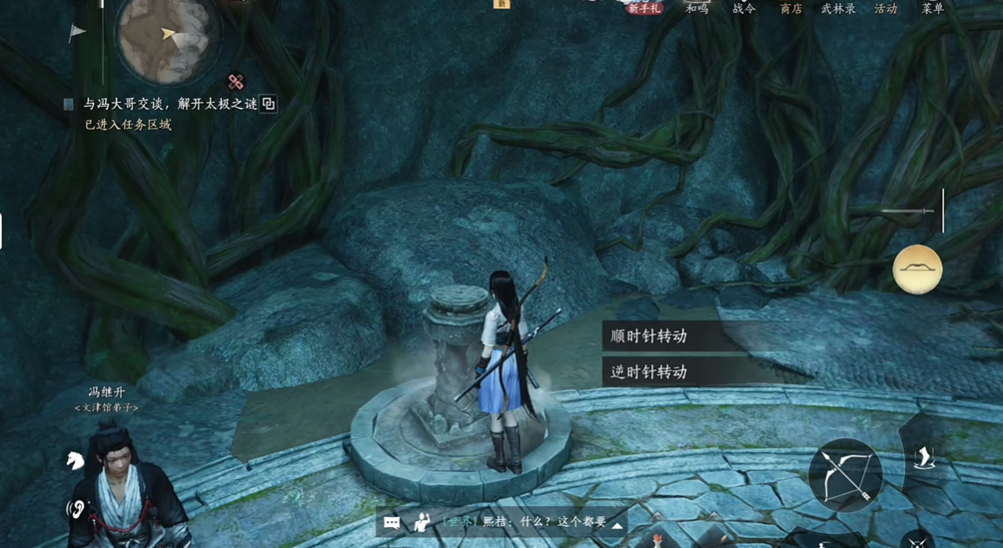Expand the world chat with the arrow
This screenshot has width=1003, height=548.
pyautogui.click(x=618, y=525)
